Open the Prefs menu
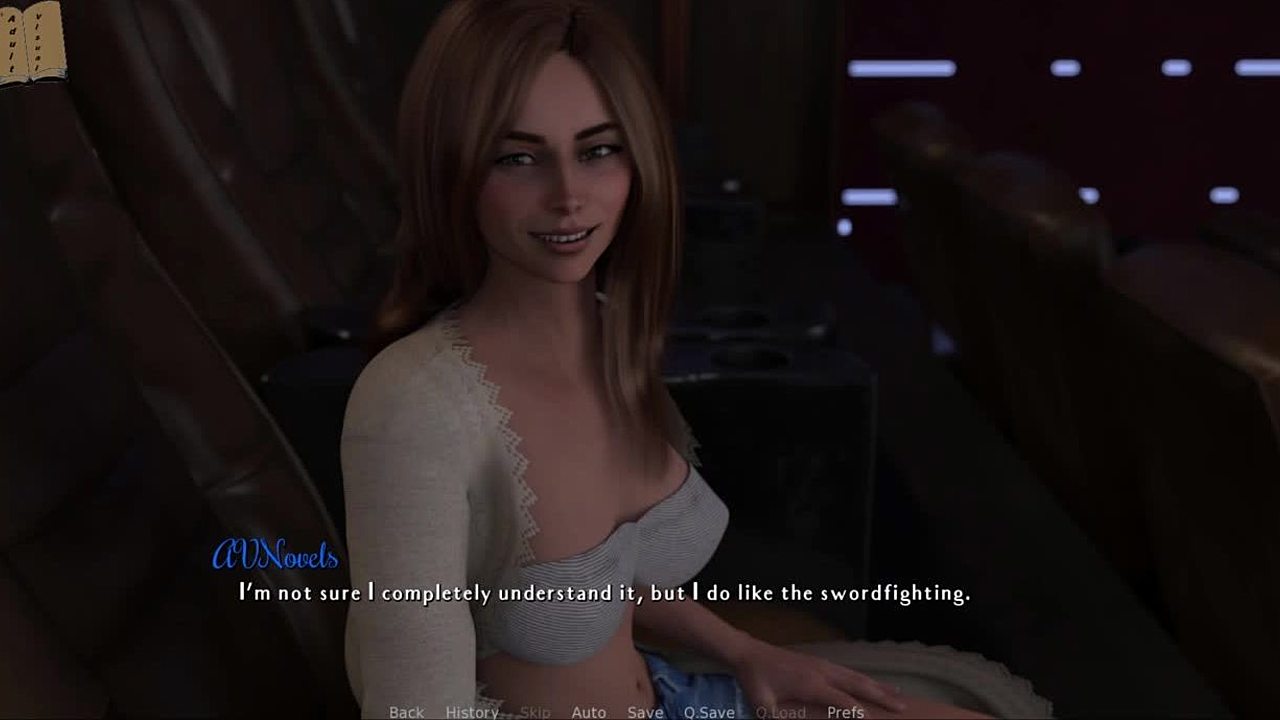 point(845,712)
